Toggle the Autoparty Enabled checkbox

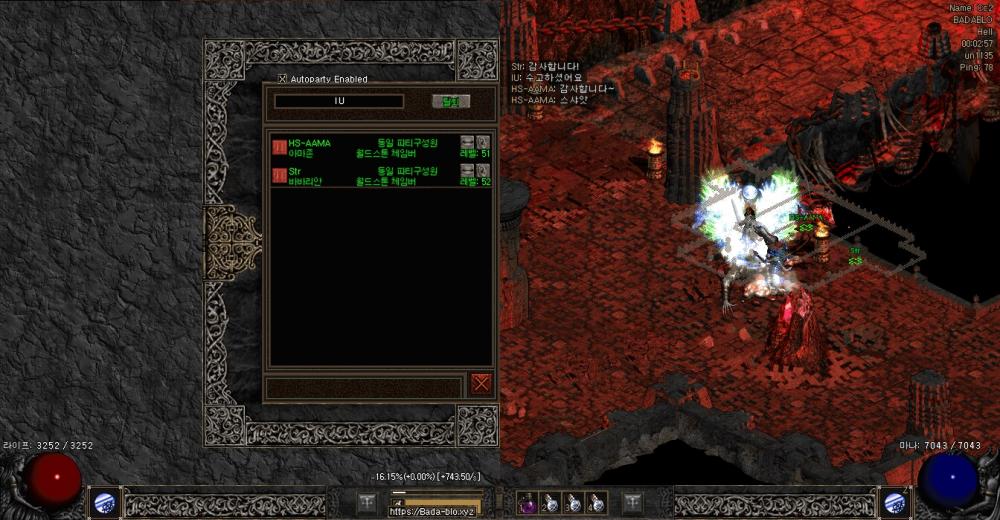pyautogui.click(x=282, y=79)
